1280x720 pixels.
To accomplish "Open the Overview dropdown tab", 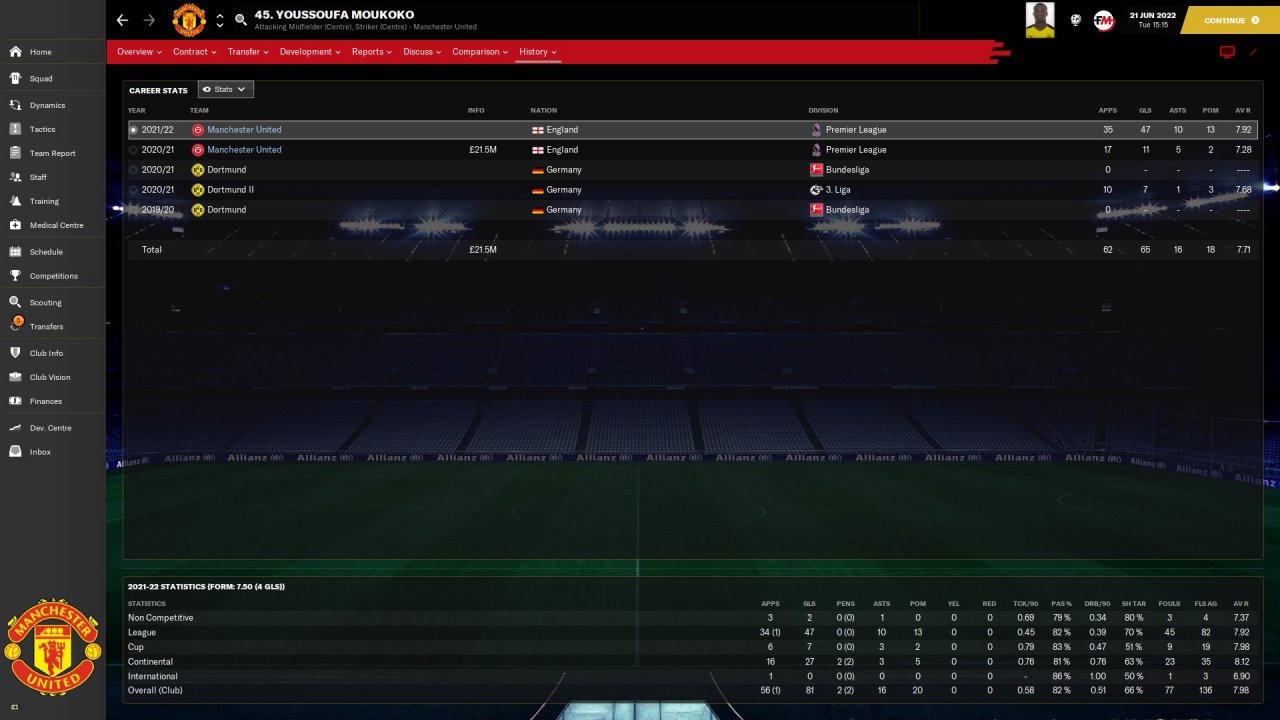I will coord(139,52).
